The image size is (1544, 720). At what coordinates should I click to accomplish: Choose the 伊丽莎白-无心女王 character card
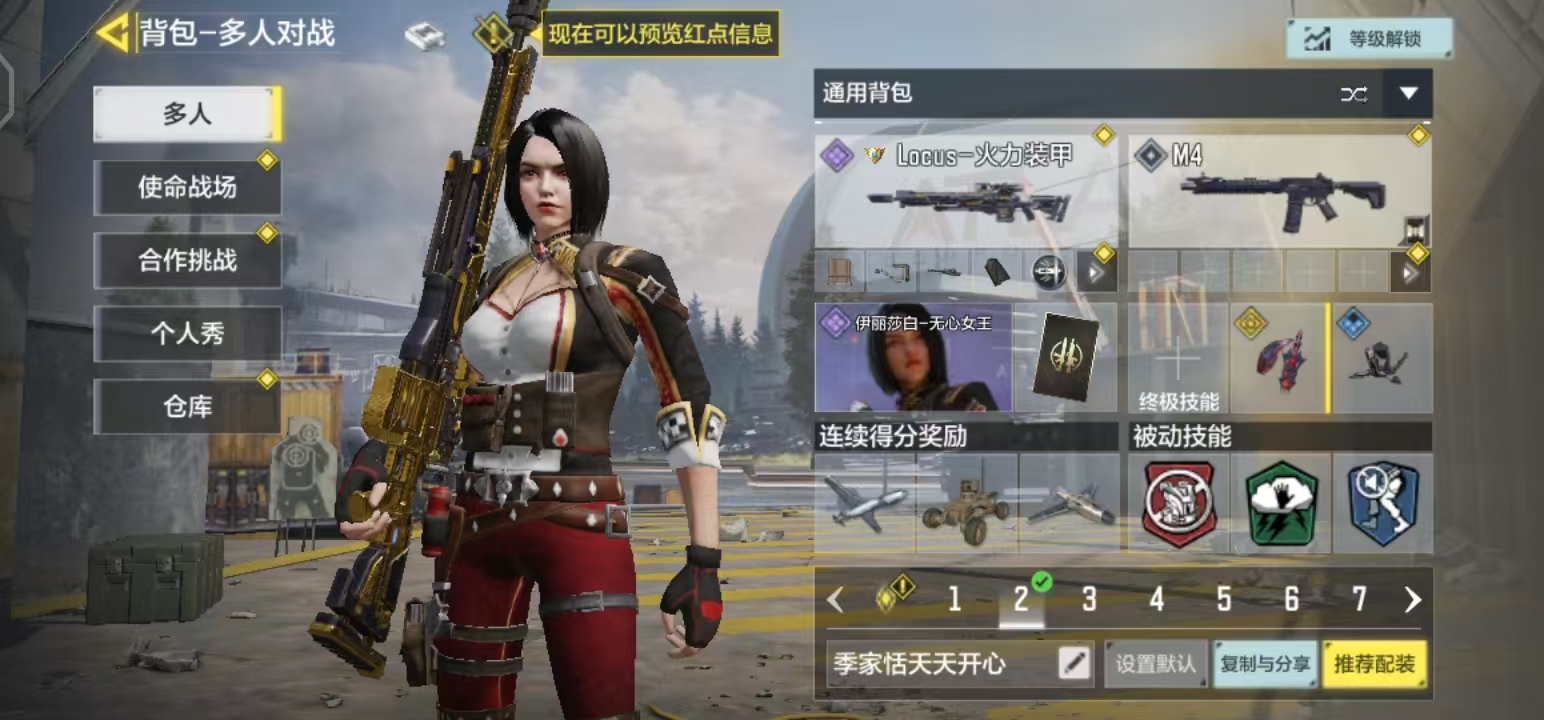coord(914,359)
